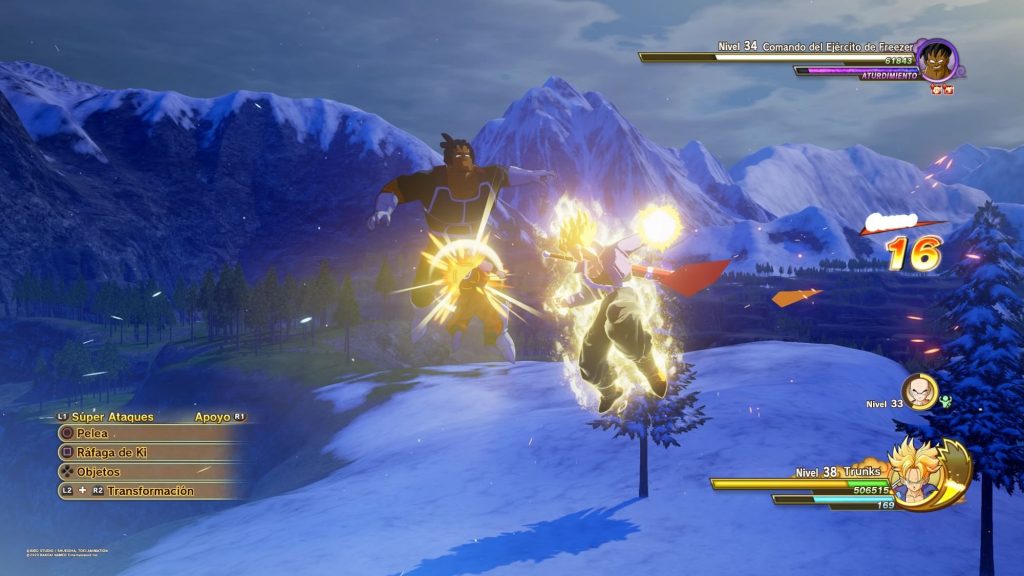Activate the Transformación command

[150, 491]
